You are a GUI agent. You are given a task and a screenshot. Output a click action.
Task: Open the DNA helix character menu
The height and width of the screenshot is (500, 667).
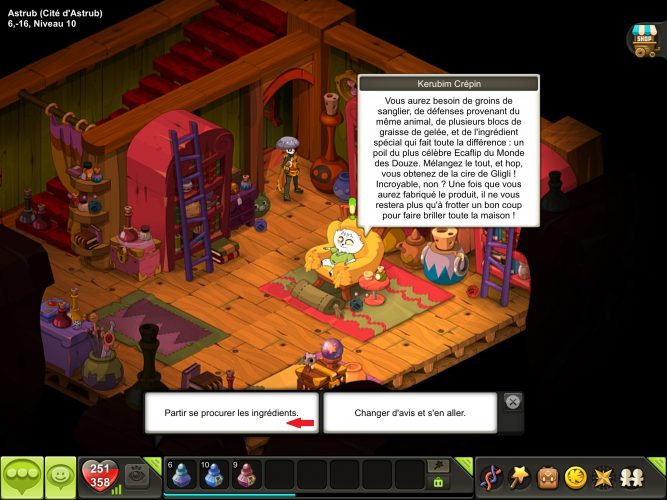point(492,477)
